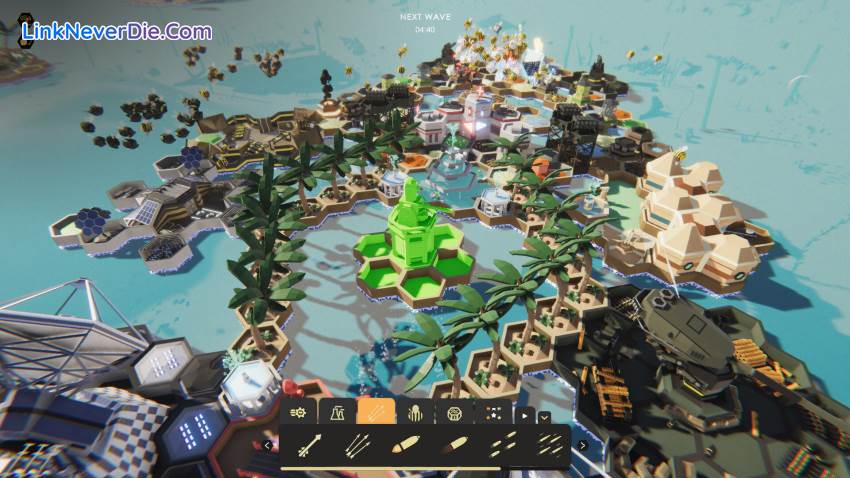The image size is (850, 478).
Task: Select the highlighted orange arrows category tab
Action: coord(375,411)
